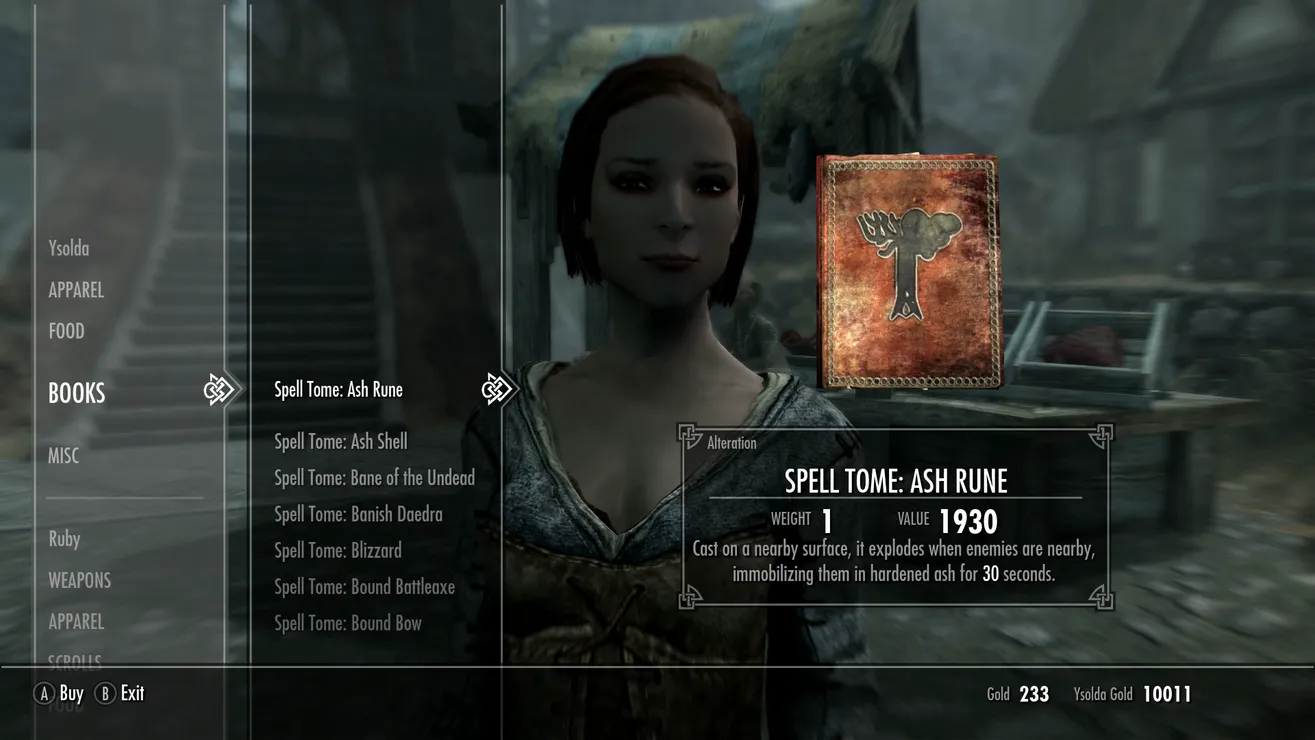Switch to Ysolda's MISC category
Screen dimensions: 1315x740
(64, 456)
